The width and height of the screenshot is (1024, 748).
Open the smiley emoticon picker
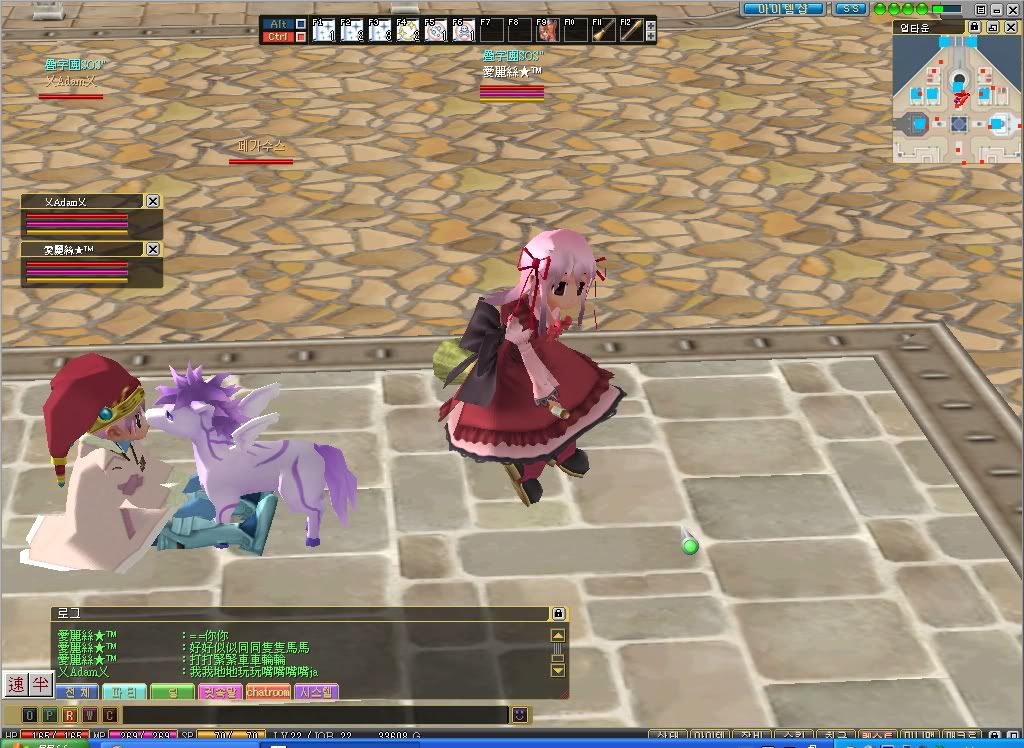(520, 715)
